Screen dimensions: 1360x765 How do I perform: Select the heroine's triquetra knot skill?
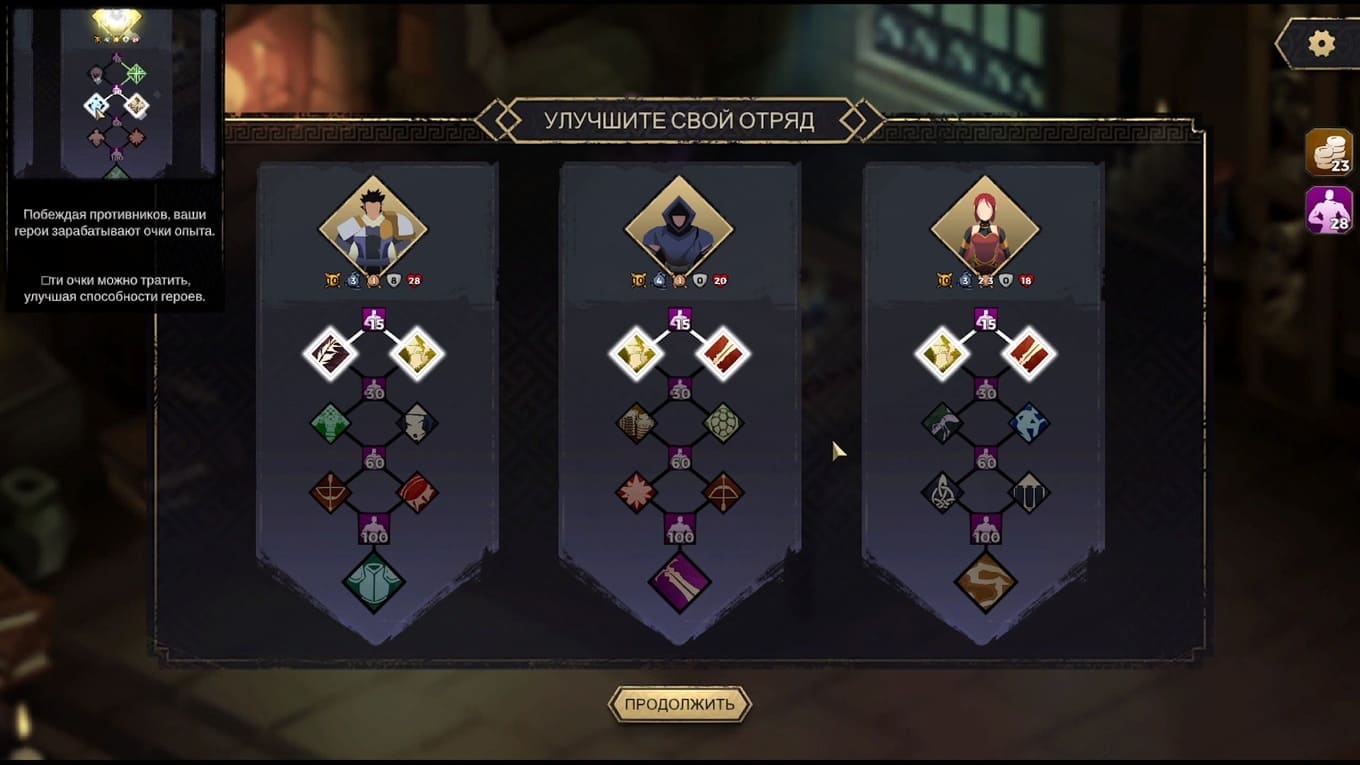942,492
